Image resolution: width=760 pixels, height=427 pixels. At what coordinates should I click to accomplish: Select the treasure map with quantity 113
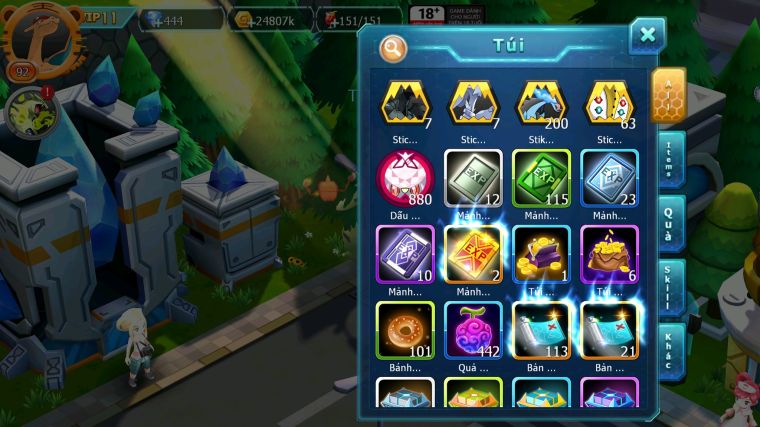541,329
